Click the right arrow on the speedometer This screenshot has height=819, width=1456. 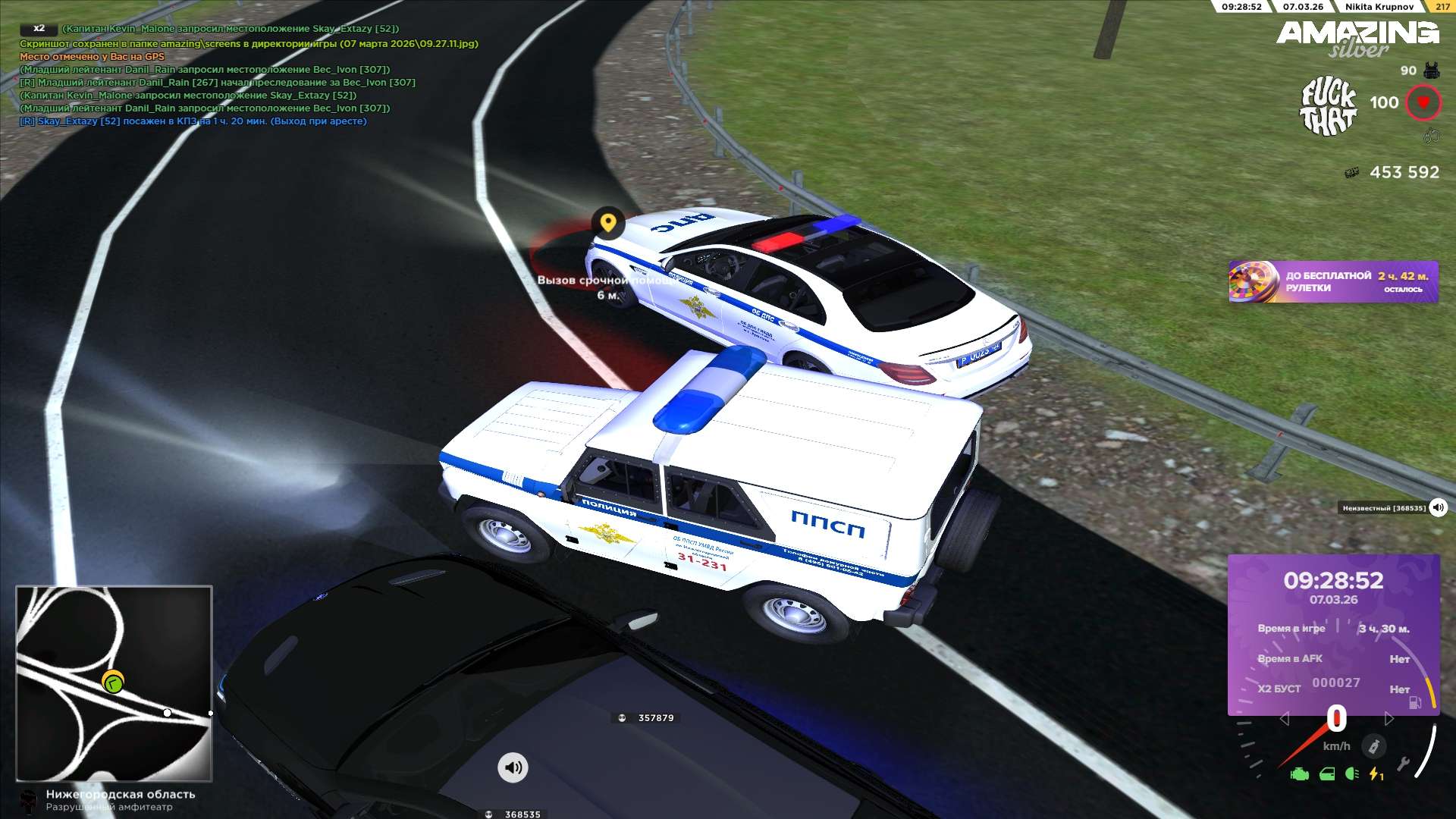1389,718
